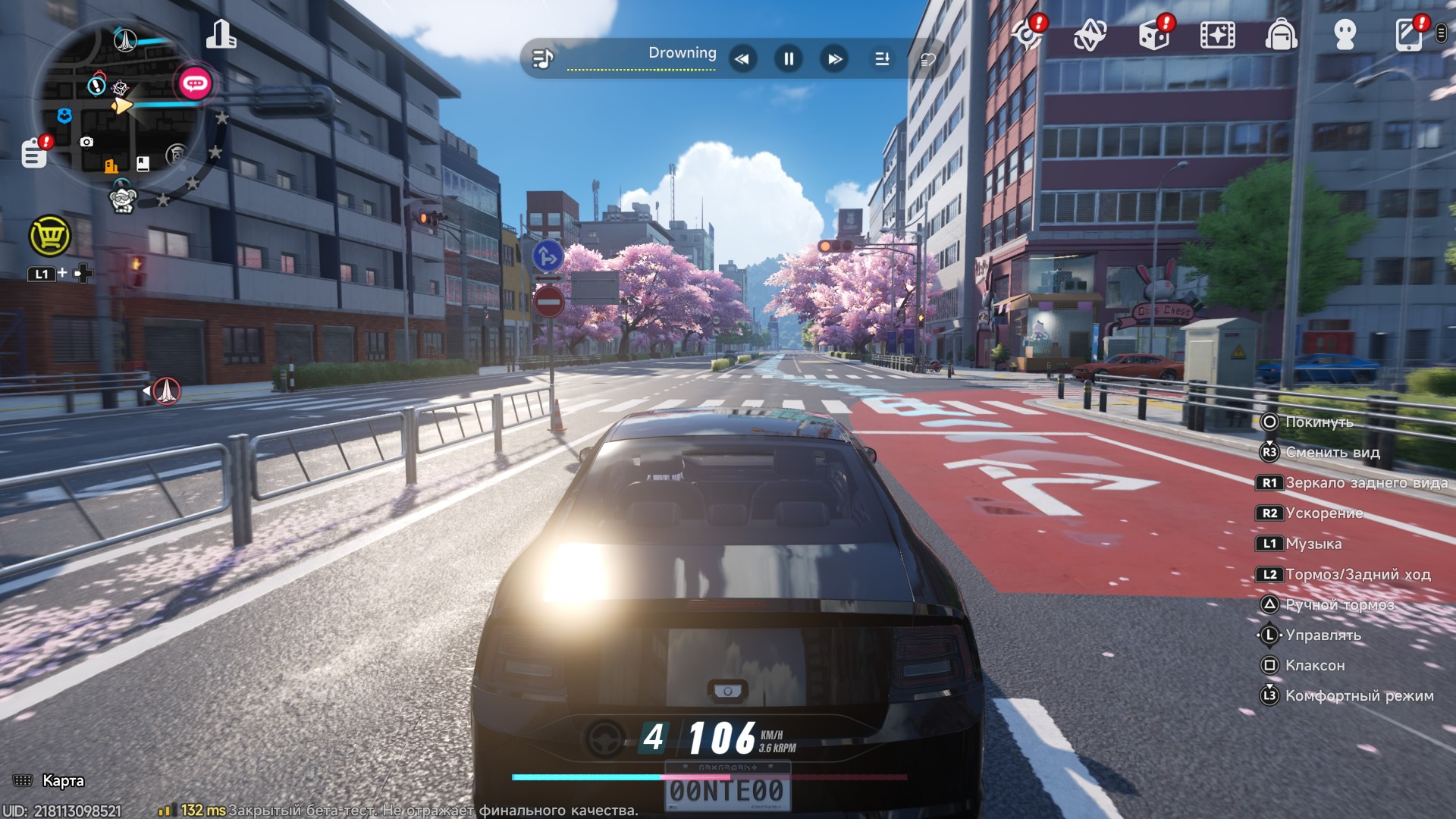Open the film strip sparkle menu
This screenshot has width=1456, height=819.
pyautogui.click(x=1217, y=35)
